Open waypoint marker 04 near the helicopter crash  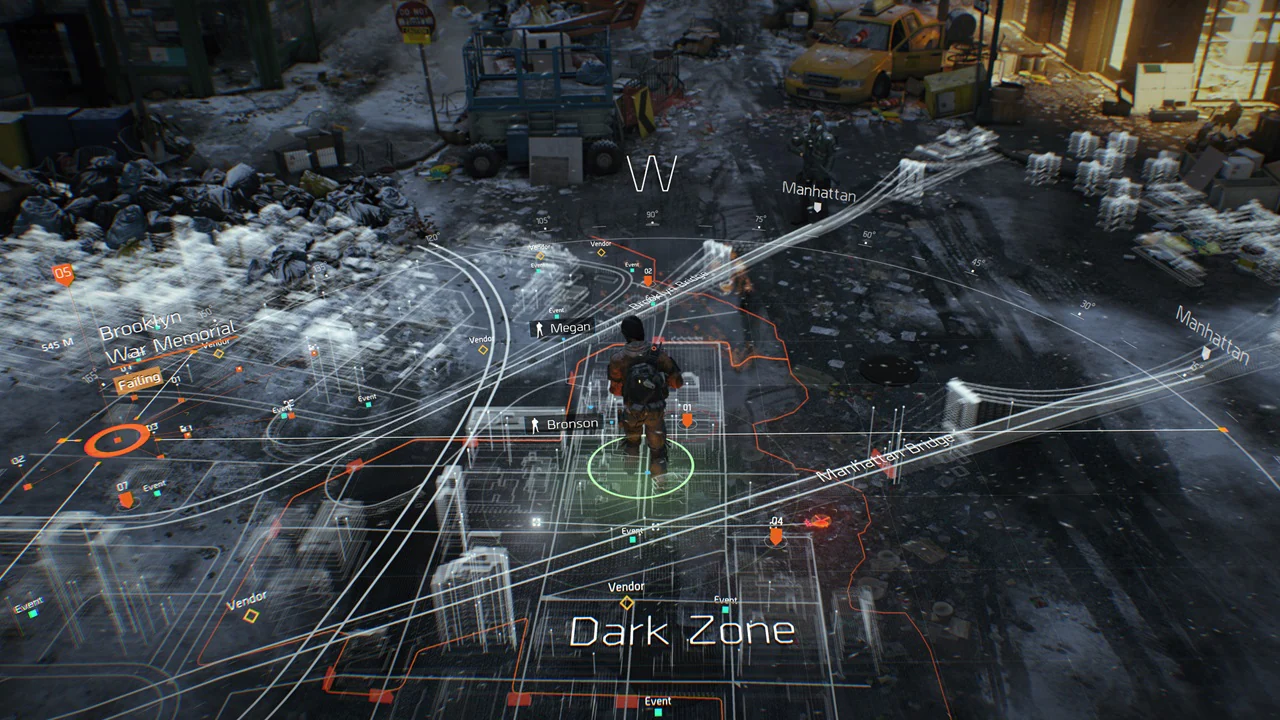point(777,535)
